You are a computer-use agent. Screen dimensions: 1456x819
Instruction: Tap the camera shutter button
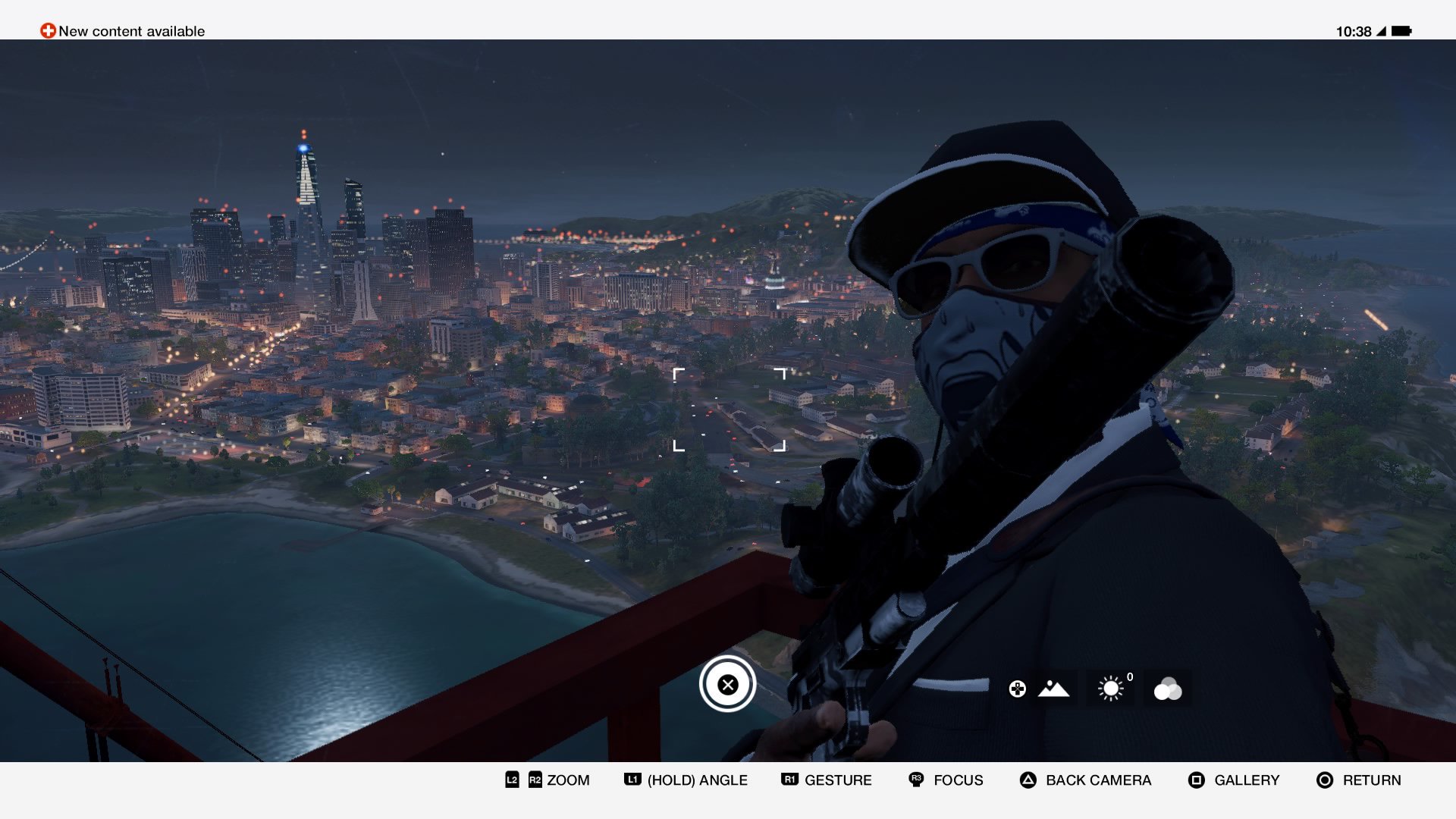(x=727, y=684)
